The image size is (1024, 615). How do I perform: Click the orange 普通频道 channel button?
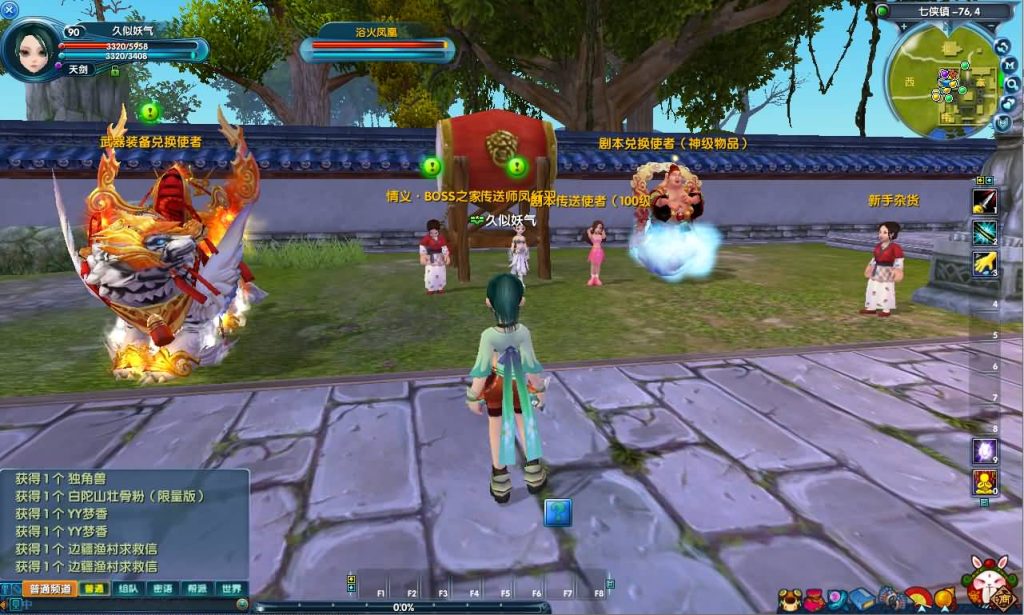coord(49,589)
